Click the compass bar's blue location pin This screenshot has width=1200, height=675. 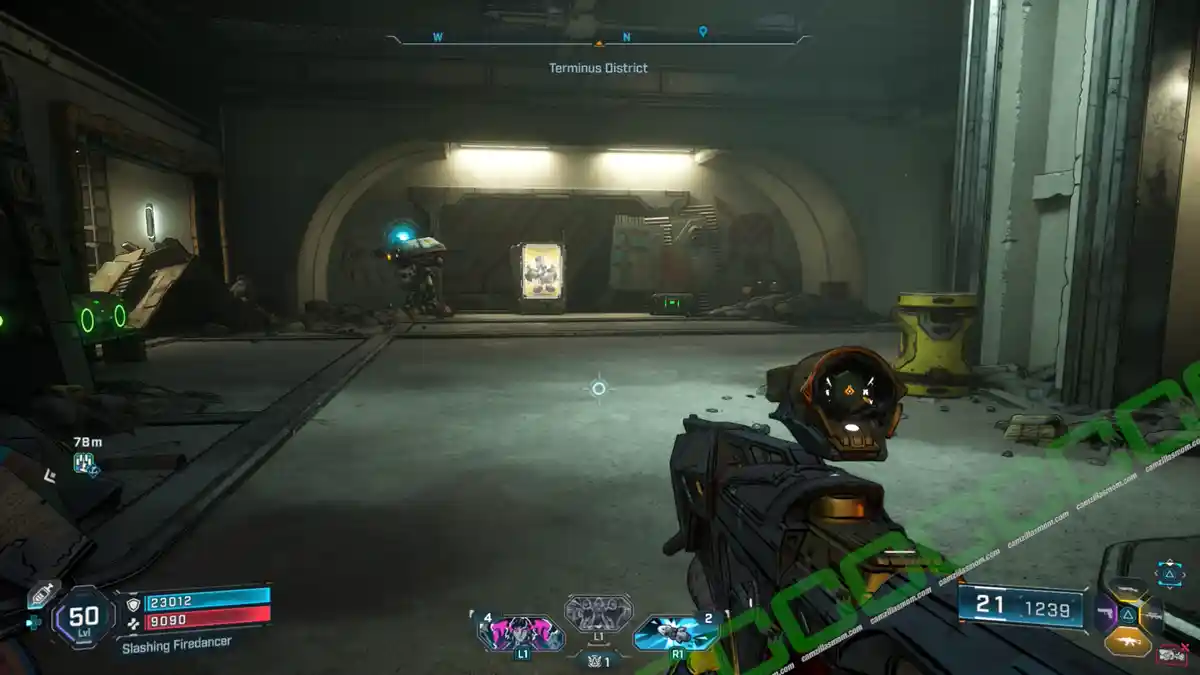pyautogui.click(x=703, y=32)
